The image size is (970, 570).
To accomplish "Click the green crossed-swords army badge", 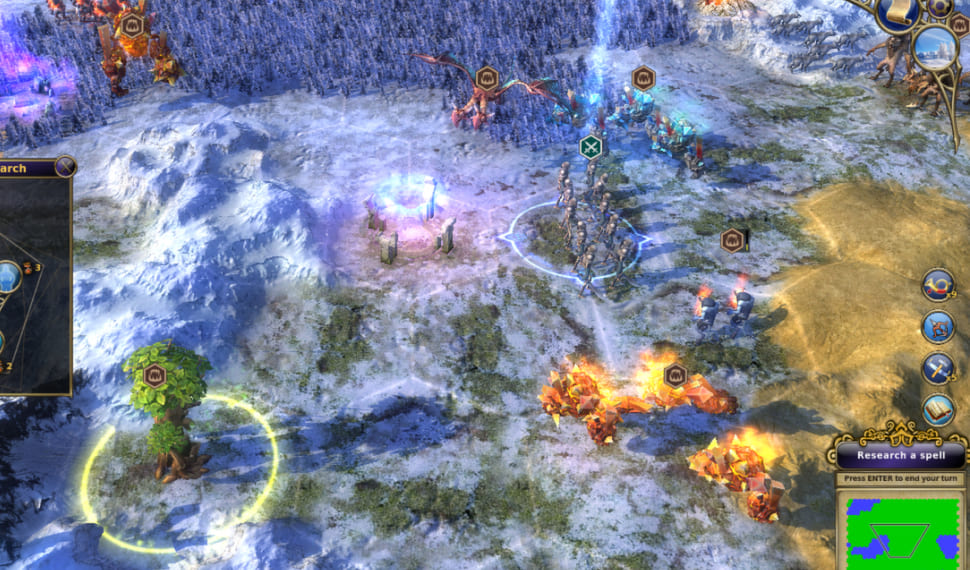I will [591, 147].
